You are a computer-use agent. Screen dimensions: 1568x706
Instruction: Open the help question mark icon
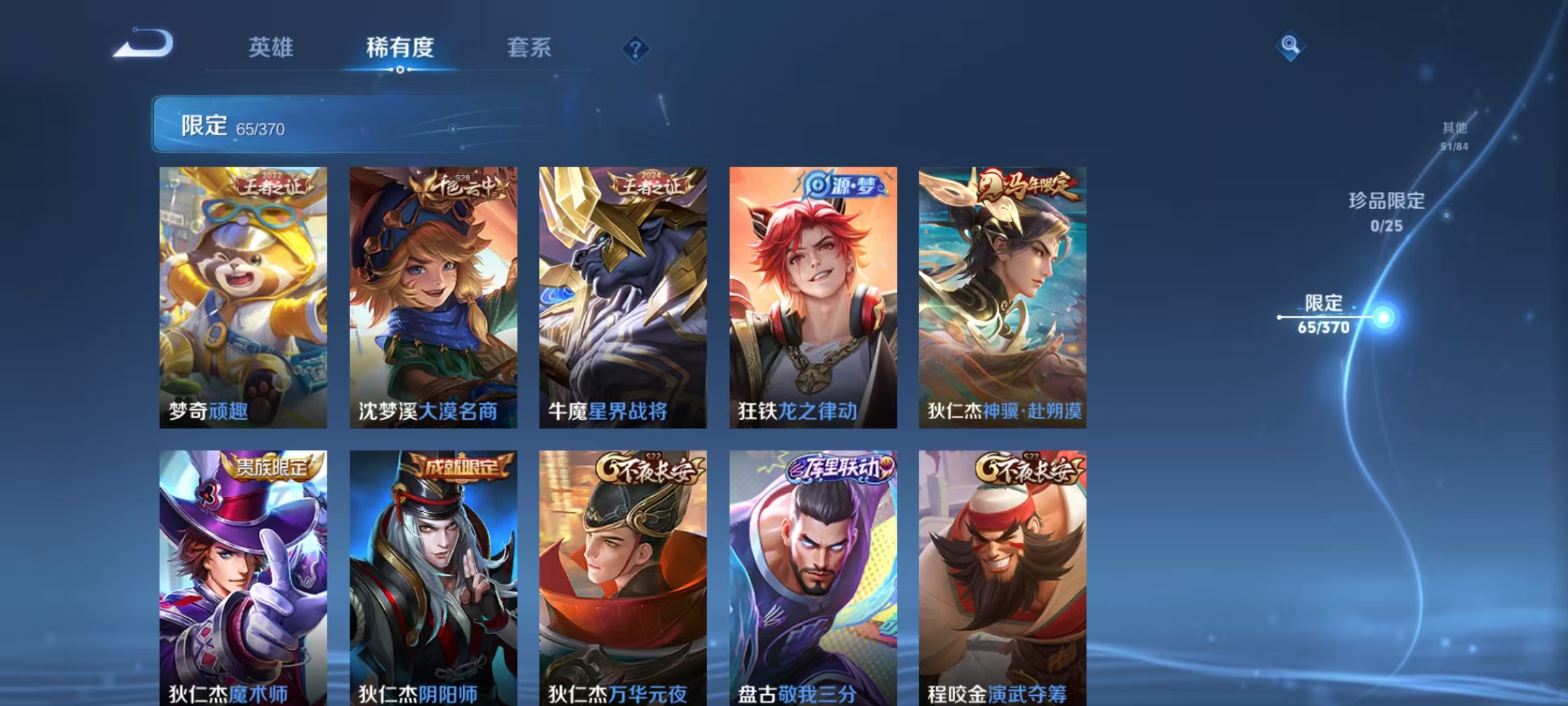coord(636,48)
